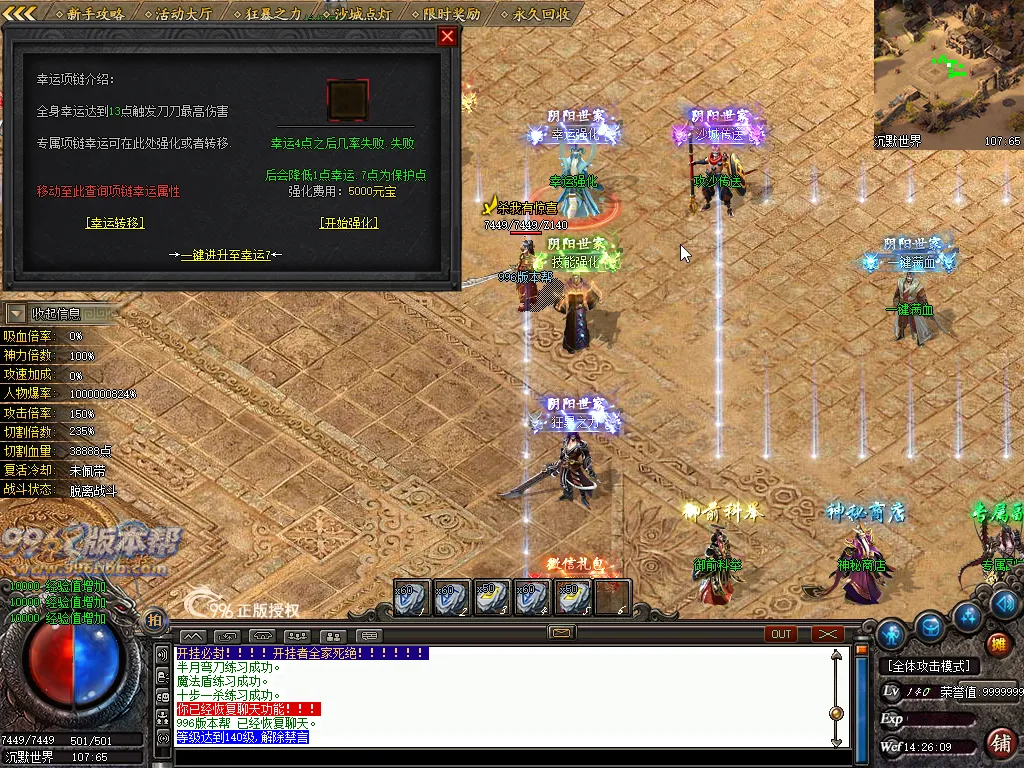The width and height of the screenshot is (1024, 768).
Task: Click the round 拍 auction button
Action: click(155, 621)
